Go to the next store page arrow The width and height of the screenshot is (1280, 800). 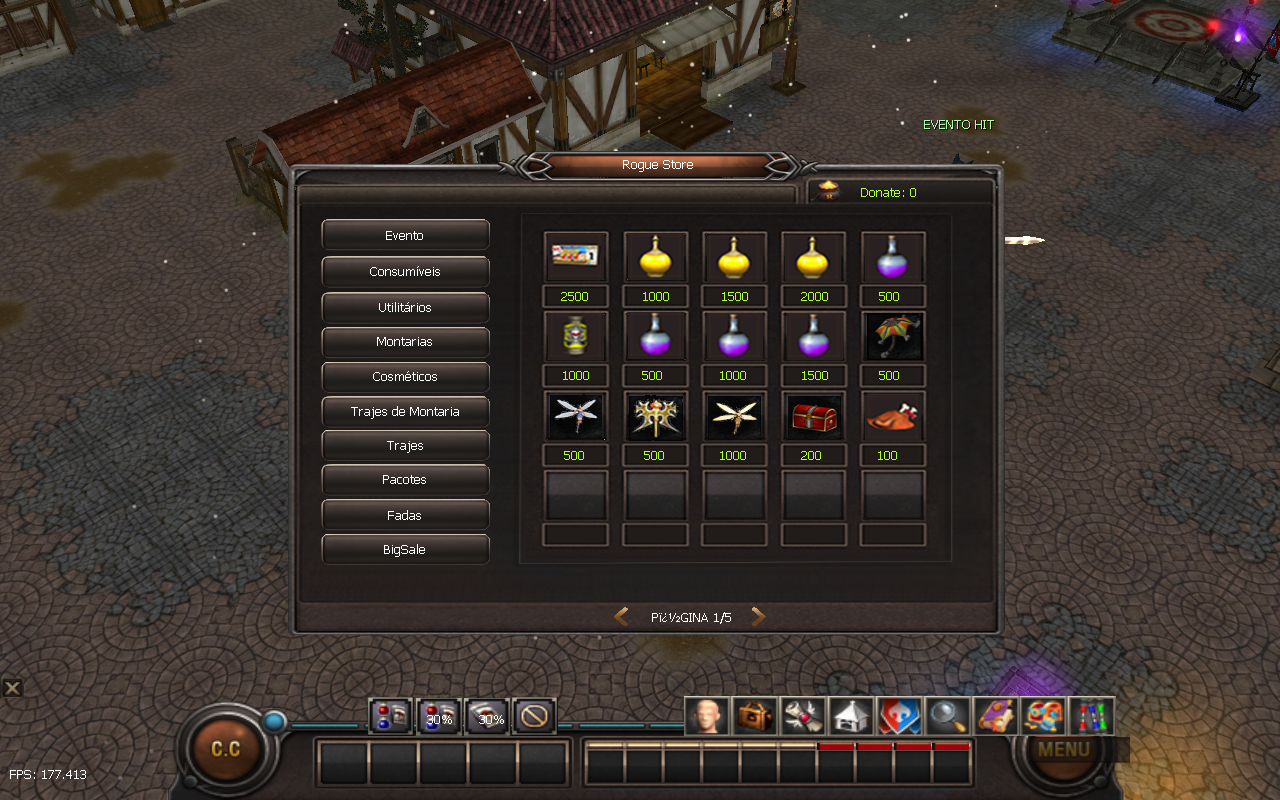coord(758,617)
